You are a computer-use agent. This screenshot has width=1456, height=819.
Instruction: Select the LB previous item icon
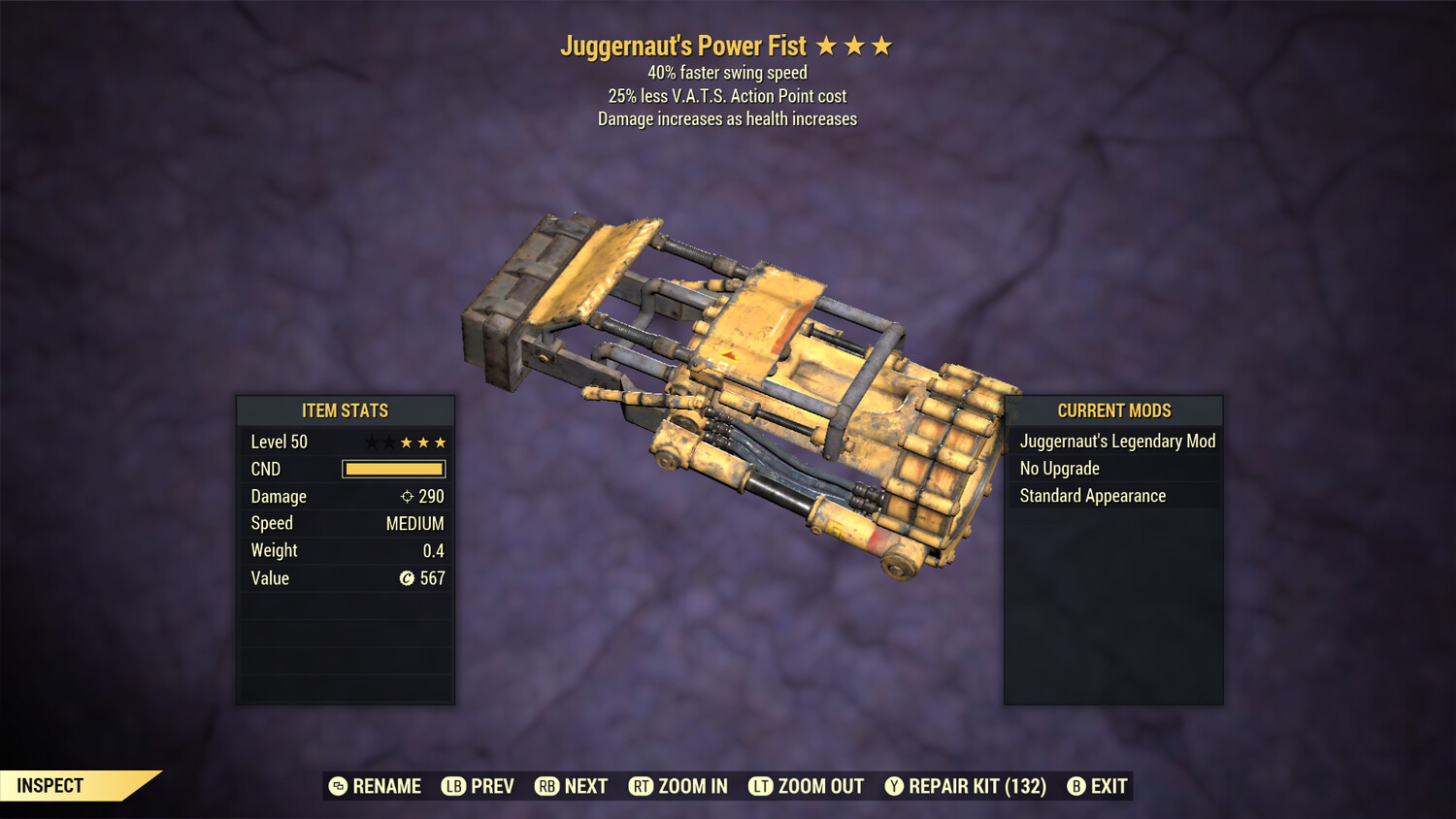pyautogui.click(x=452, y=786)
